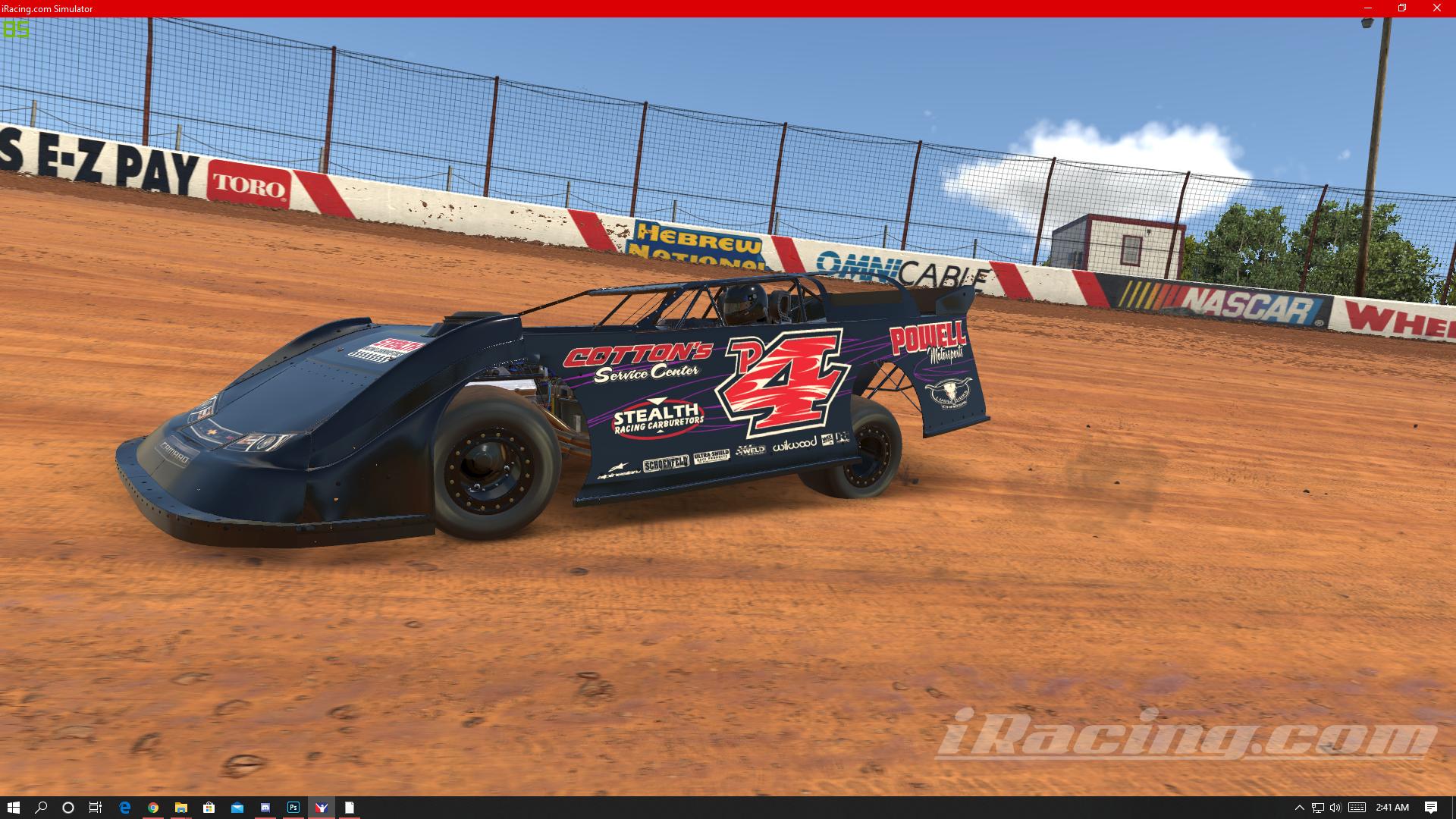The width and height of the screenshot is (1456, 819).
Task: Open the Mail app from the taskbar
Action: pyautogui.click(x=236, y=808)
